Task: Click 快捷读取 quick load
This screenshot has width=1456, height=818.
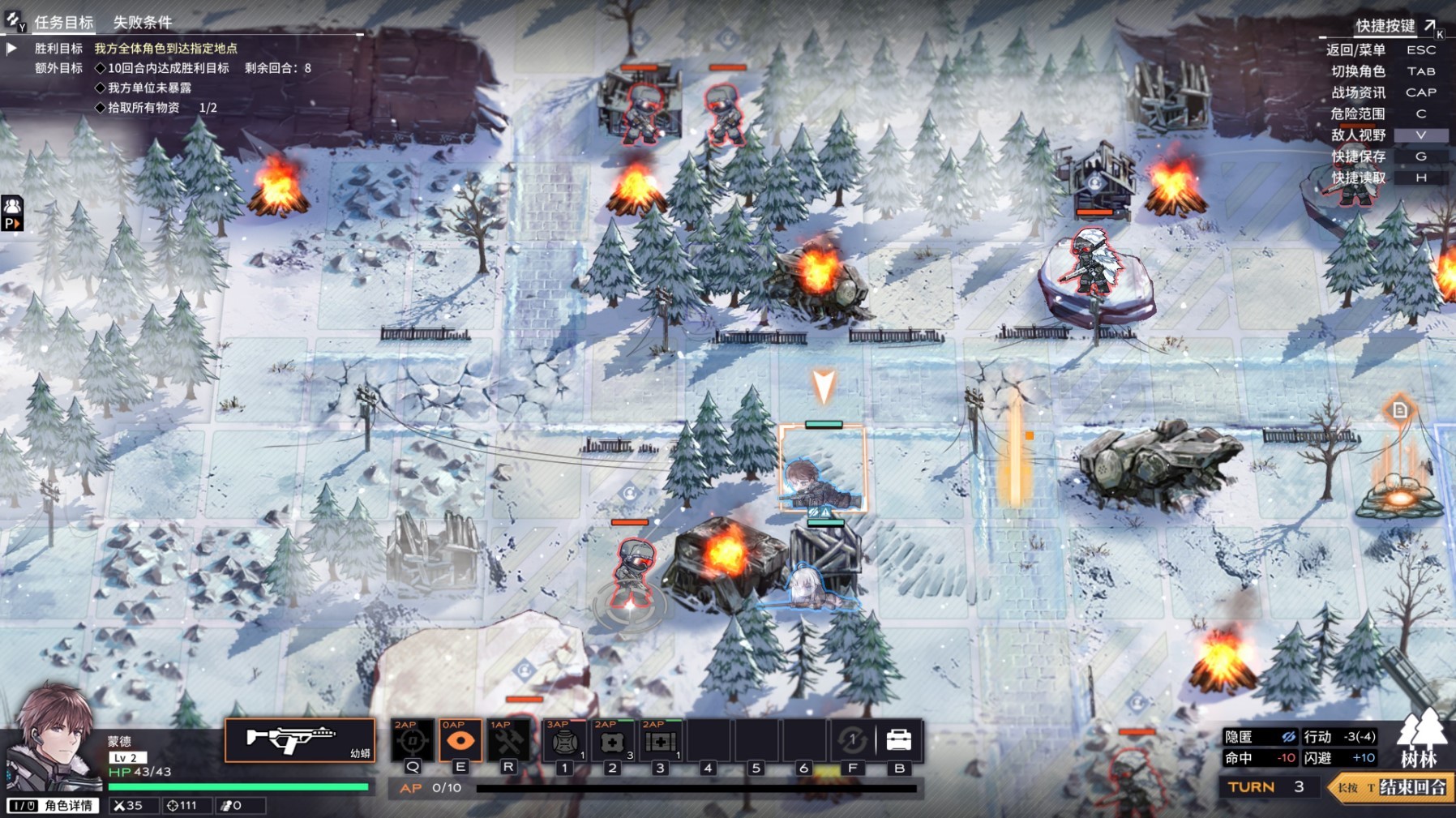Action: coord(1358,178)
